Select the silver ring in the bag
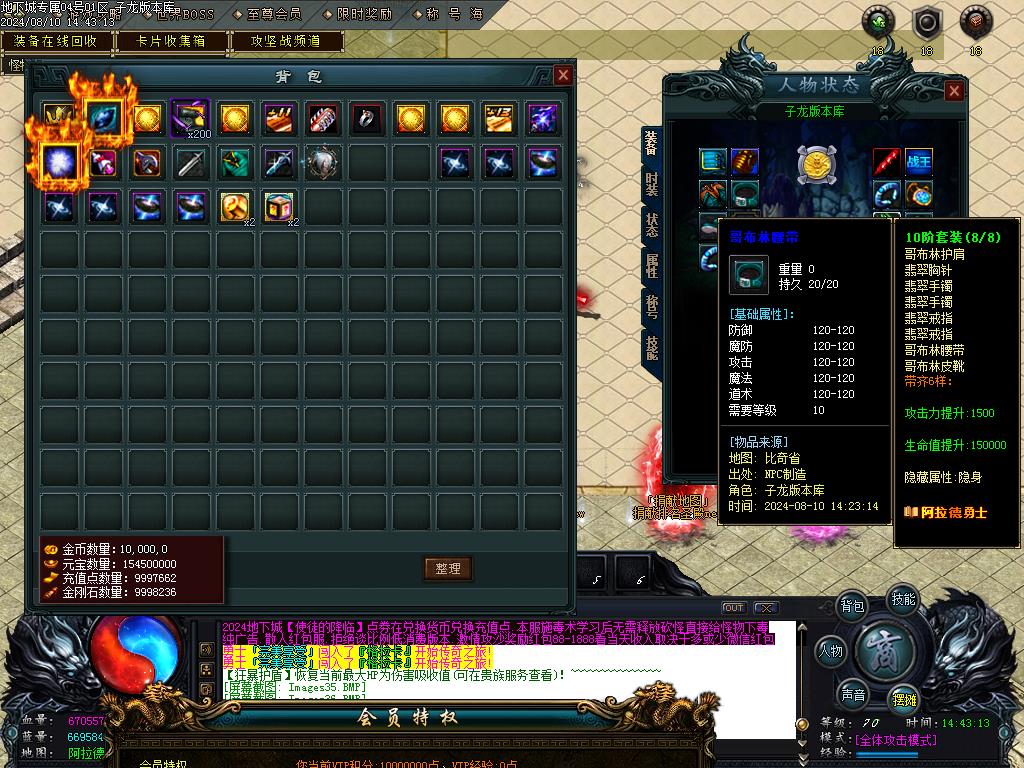The image size is (1024, 768). pos(367,119)
